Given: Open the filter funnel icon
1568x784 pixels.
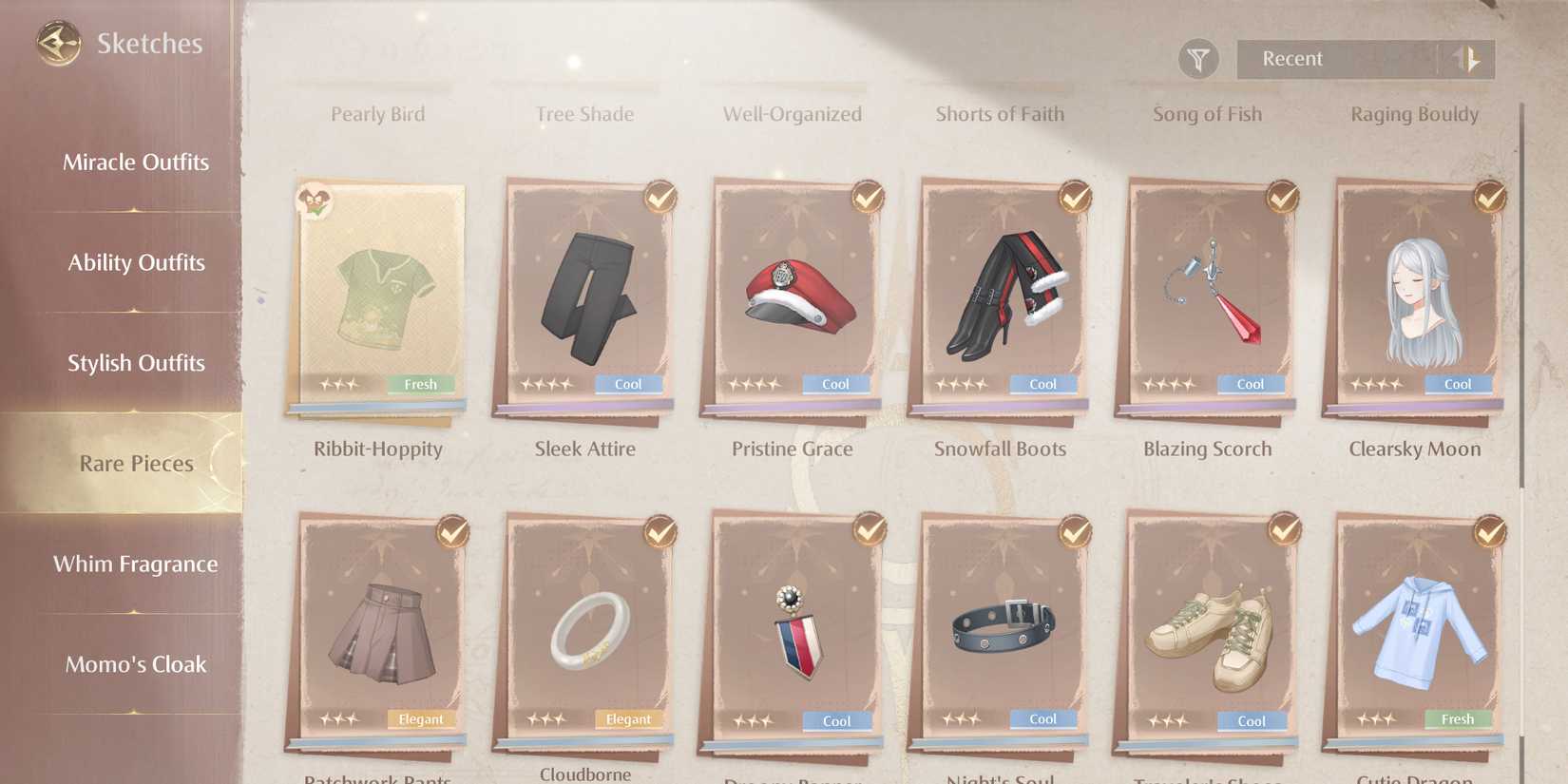Looking at the screenshot, I should click(1199, 58).
